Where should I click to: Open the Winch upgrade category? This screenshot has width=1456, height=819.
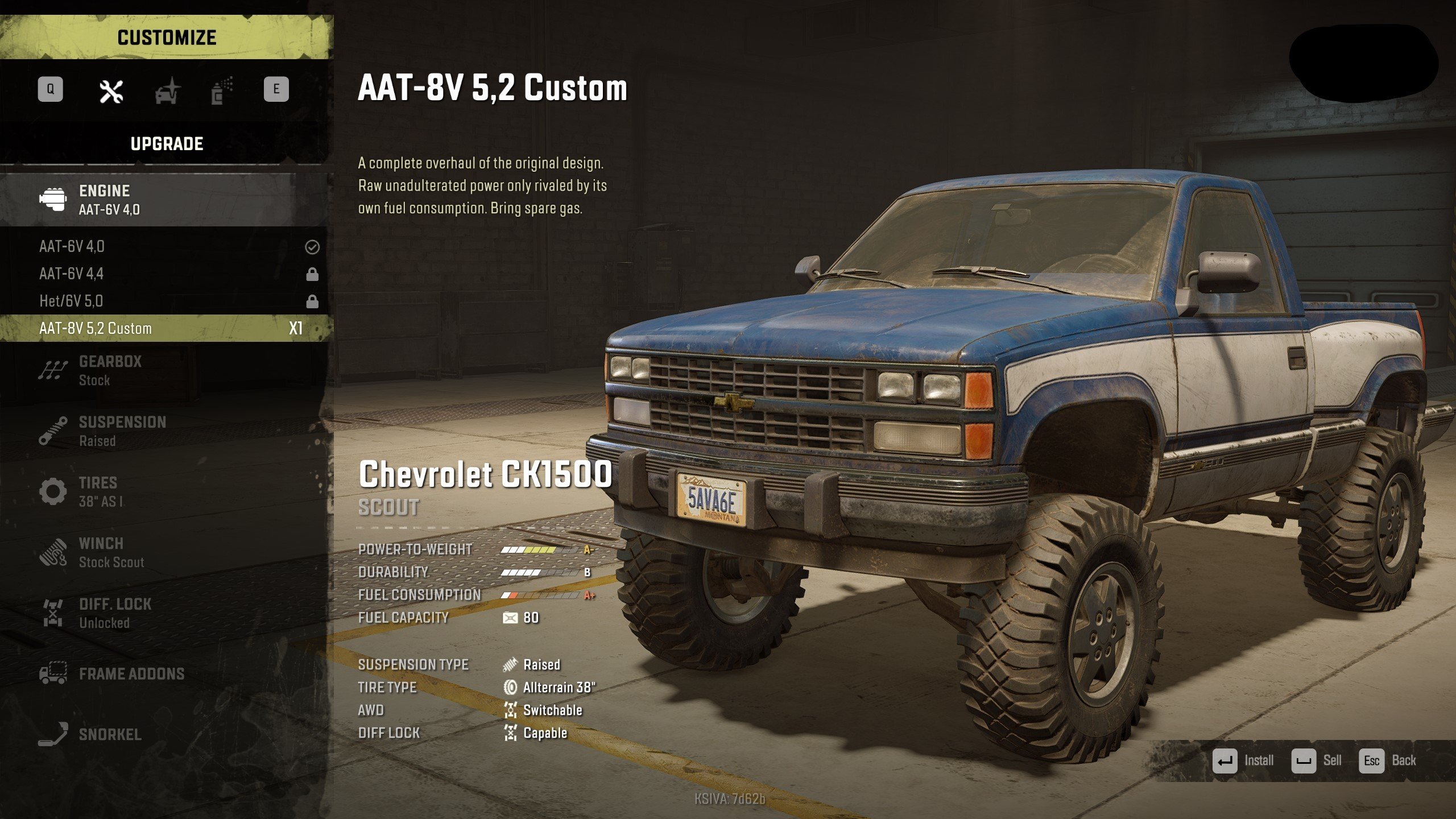pos(165,552)
